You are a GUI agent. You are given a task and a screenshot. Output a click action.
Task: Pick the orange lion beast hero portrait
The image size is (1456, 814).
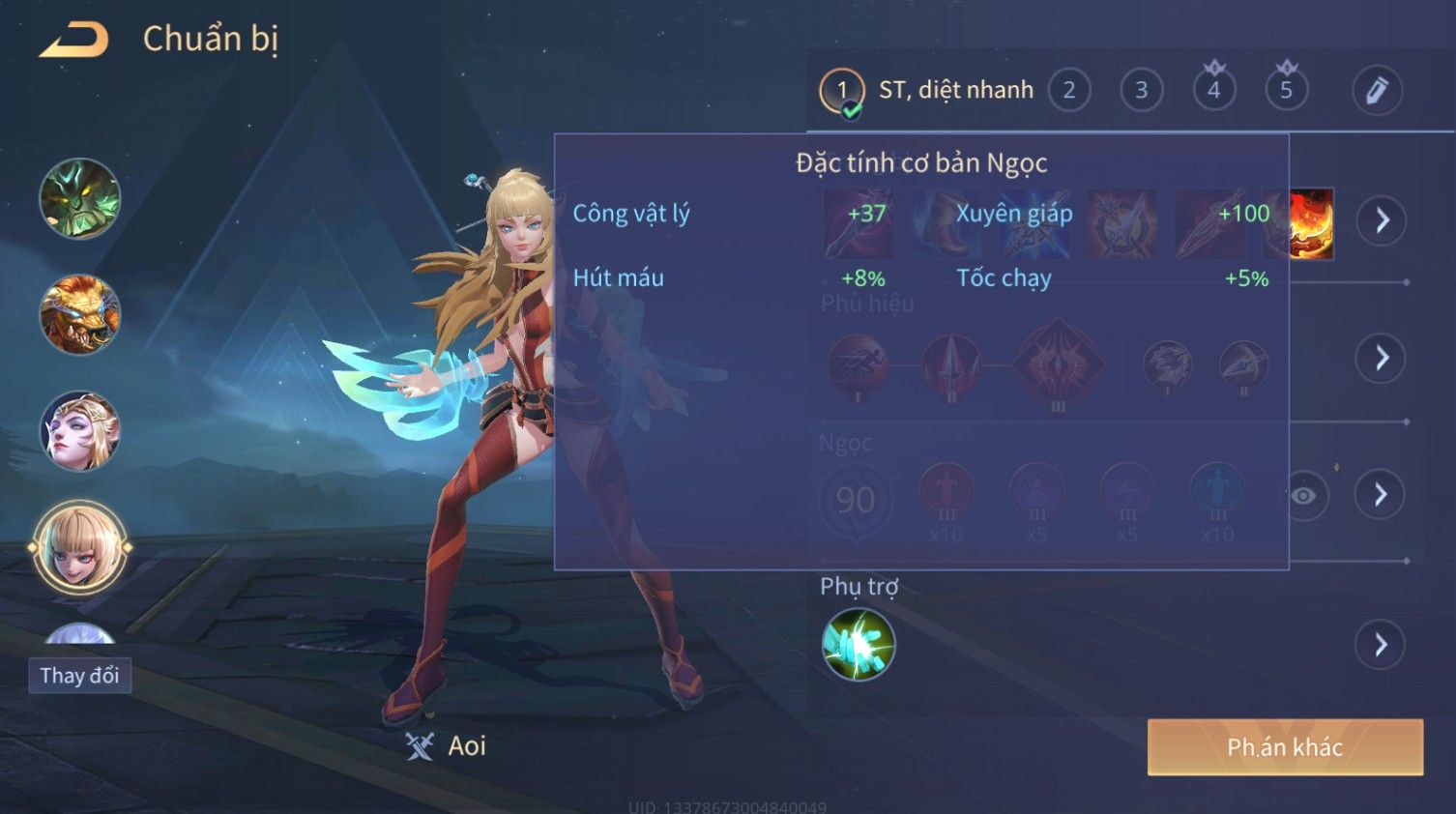click(x=79, y=315)
